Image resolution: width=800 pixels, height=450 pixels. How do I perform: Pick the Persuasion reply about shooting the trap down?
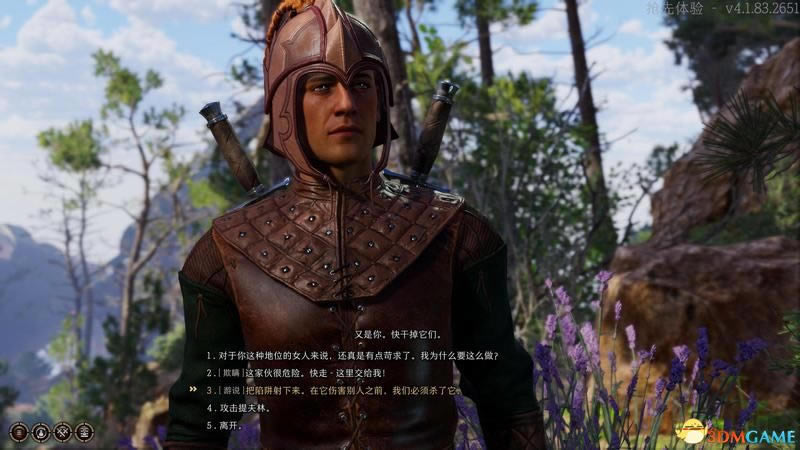coord(340,390)
